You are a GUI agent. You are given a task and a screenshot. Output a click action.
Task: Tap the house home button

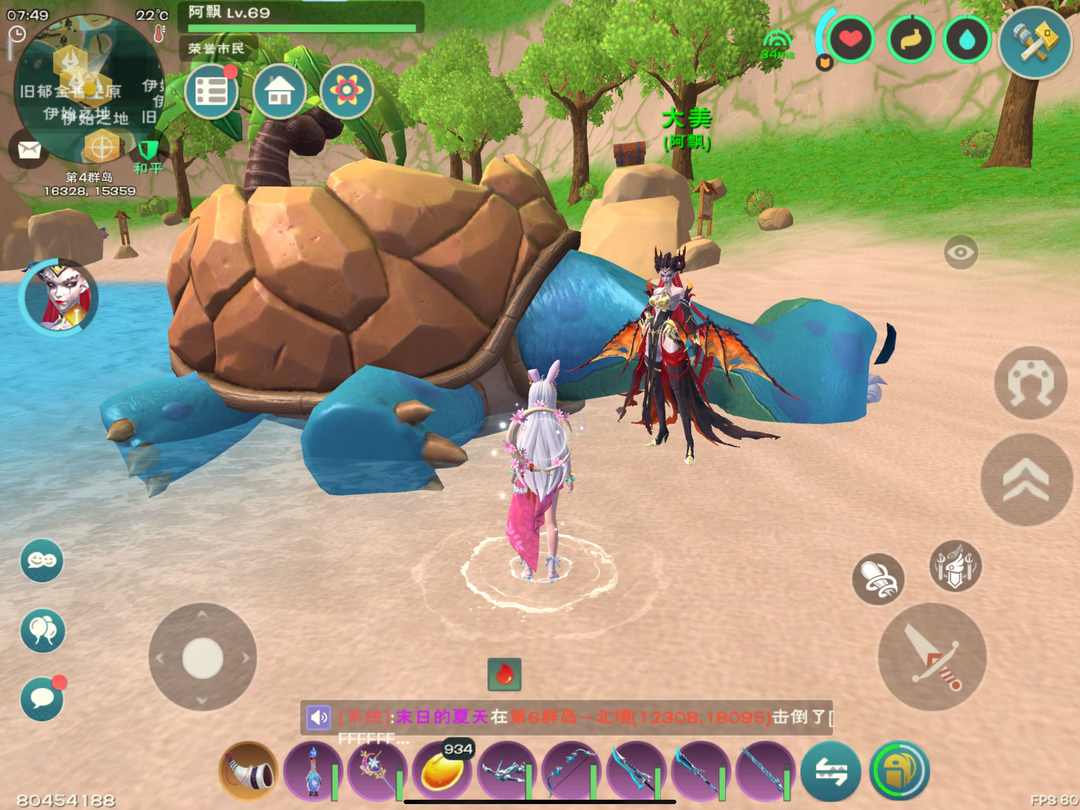point(279,92)
